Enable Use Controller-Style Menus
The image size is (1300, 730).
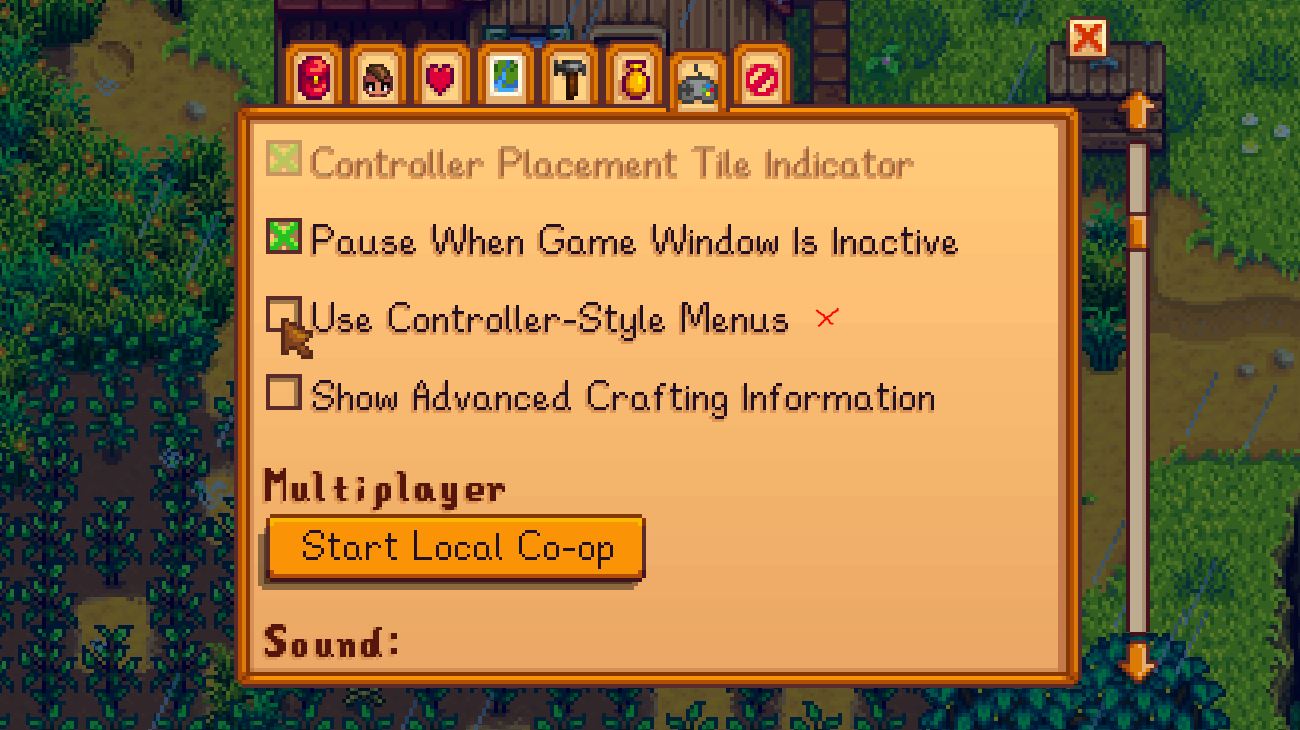(x=284, y=317)
